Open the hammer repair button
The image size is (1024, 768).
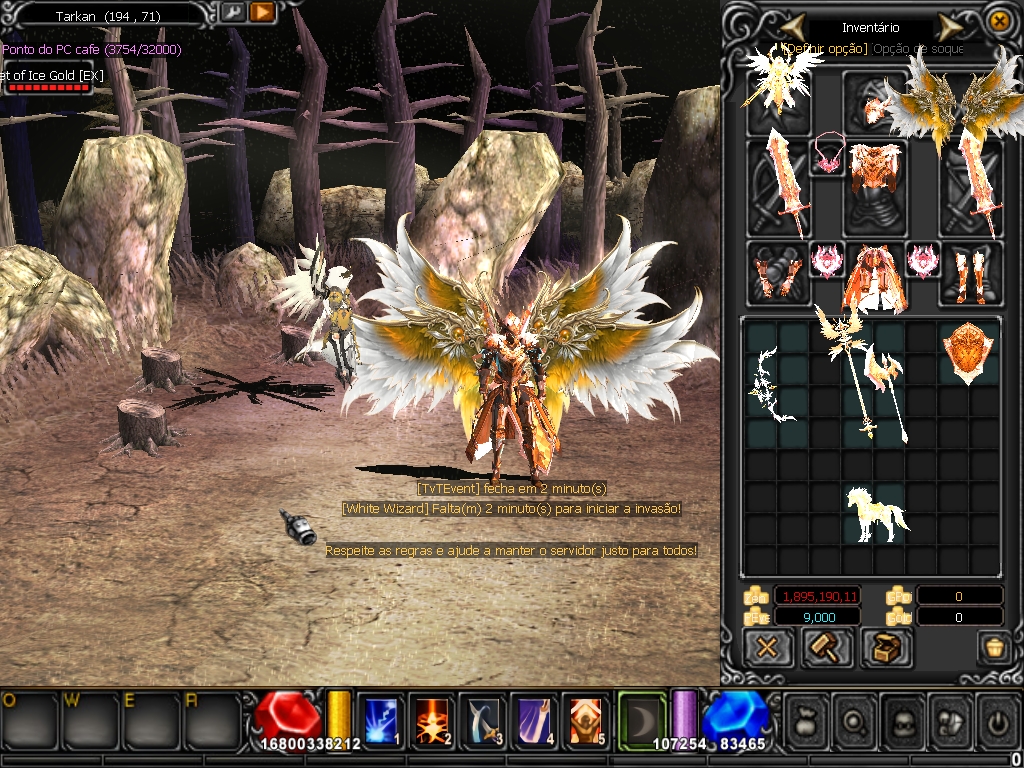(827, 647)
